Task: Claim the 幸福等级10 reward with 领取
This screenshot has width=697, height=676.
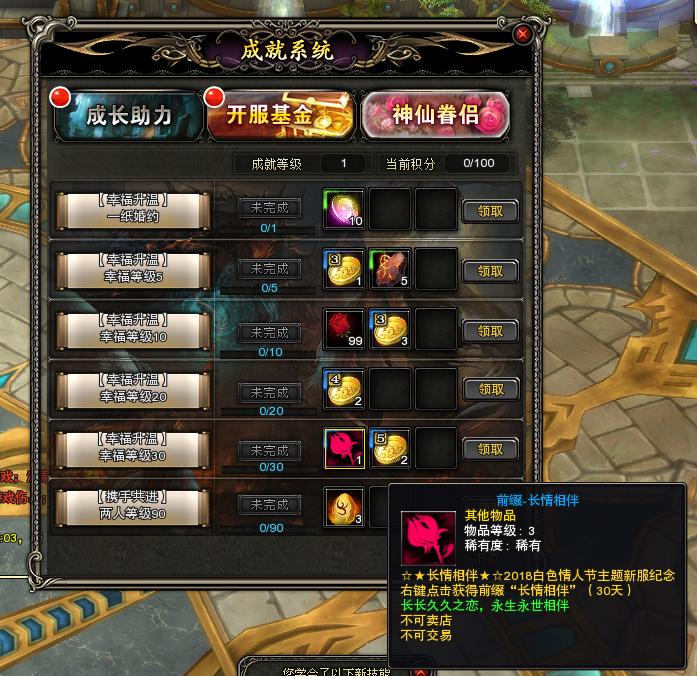Action: click(490, 331)
